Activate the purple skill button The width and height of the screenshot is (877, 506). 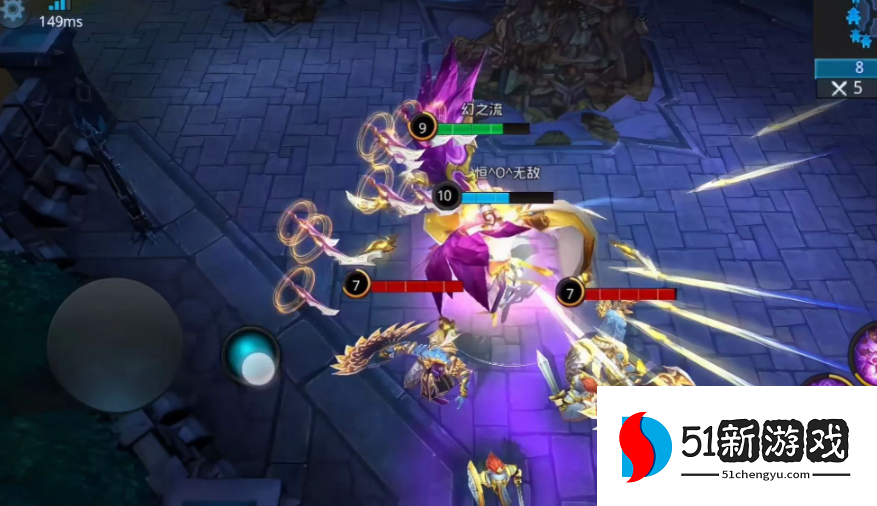click(x=864, y=350)
